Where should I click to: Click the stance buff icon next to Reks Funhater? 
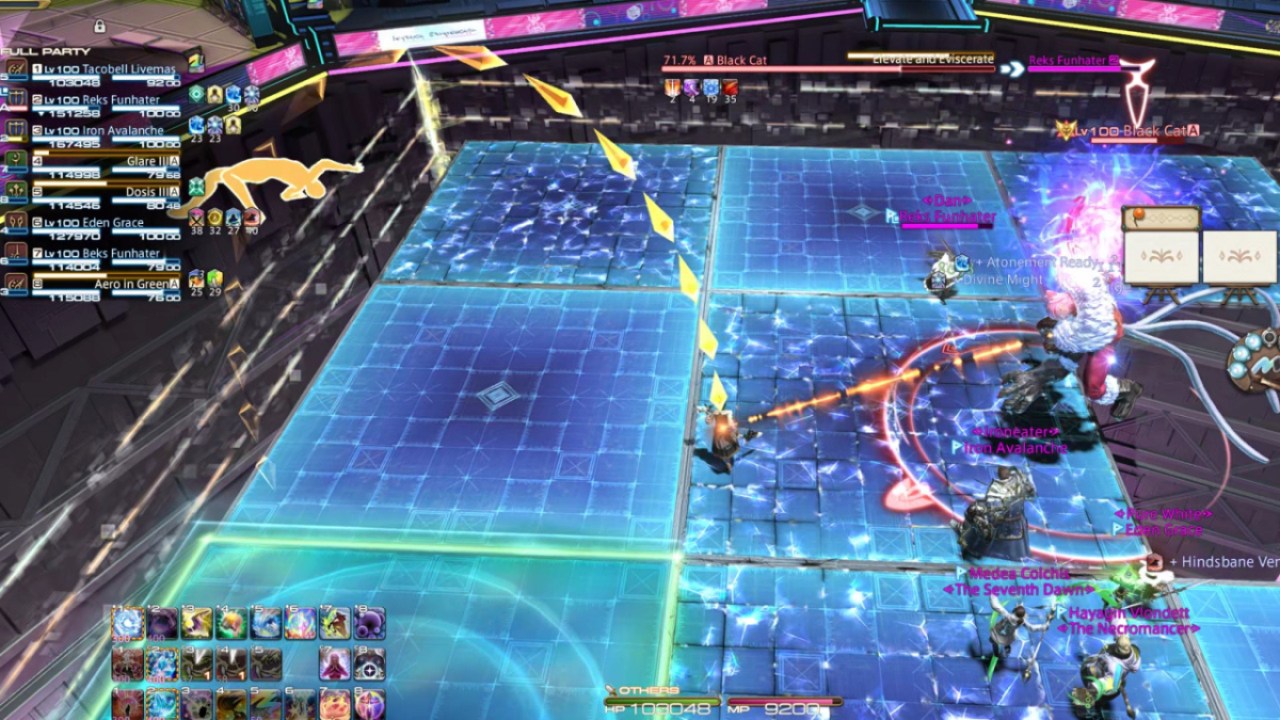coord(197,94)
